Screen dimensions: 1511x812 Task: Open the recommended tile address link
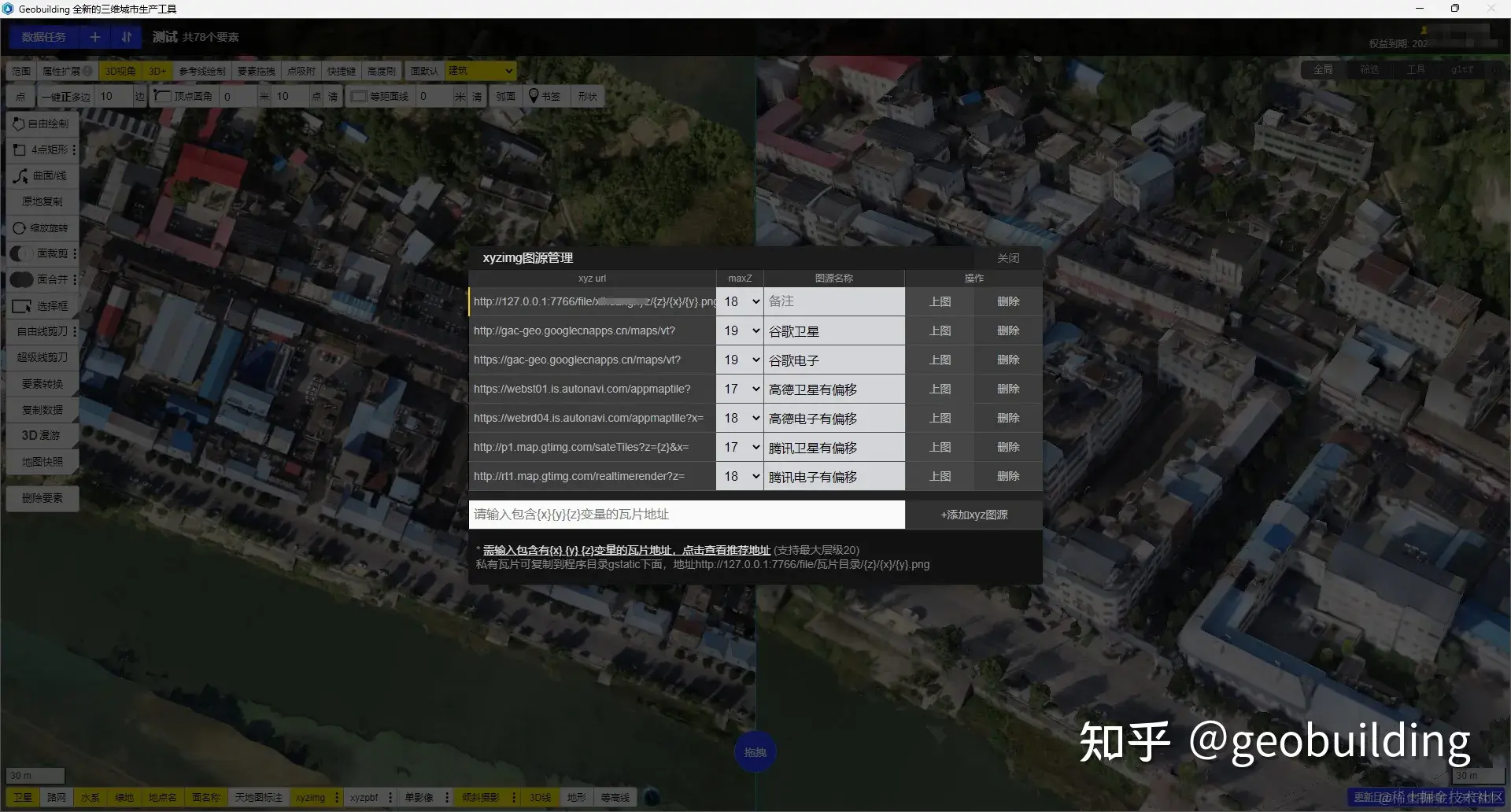[x=626, y=550]
